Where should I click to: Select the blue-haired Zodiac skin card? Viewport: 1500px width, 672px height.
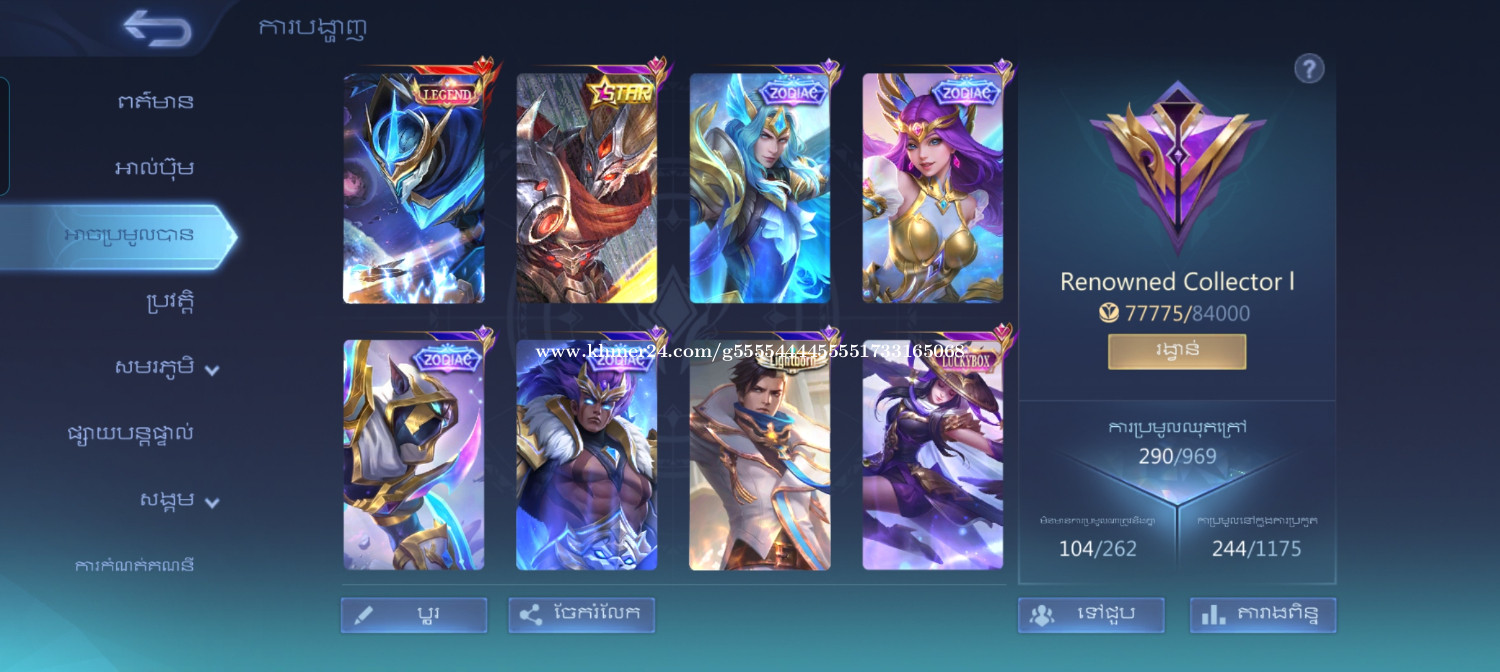760,188
